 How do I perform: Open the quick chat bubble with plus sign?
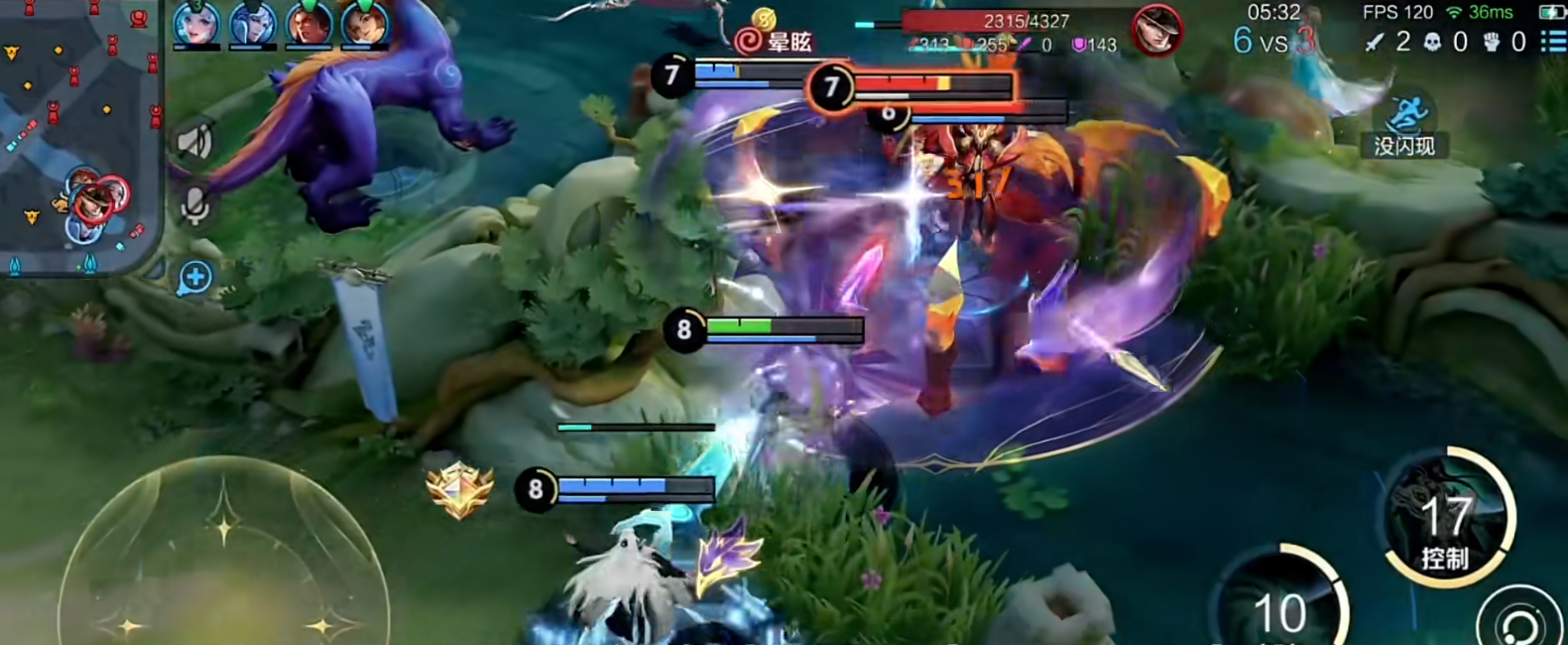[194, 278]
